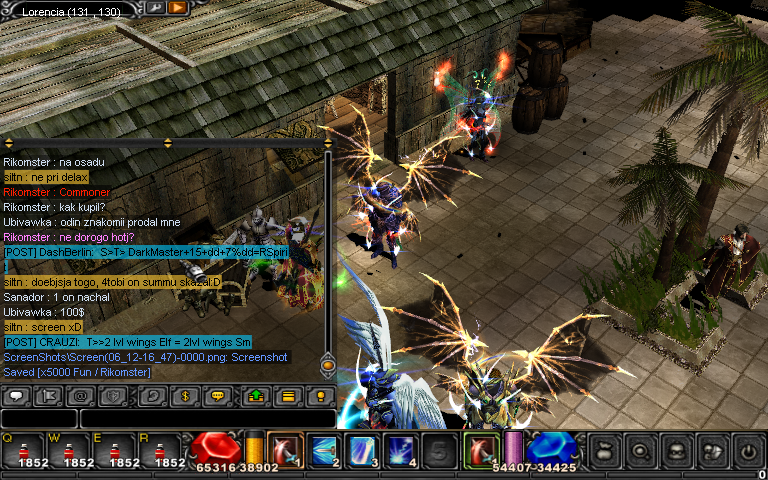Toggle the shield alliance chat button
768x480 pixels.
[x=112, y=396]
